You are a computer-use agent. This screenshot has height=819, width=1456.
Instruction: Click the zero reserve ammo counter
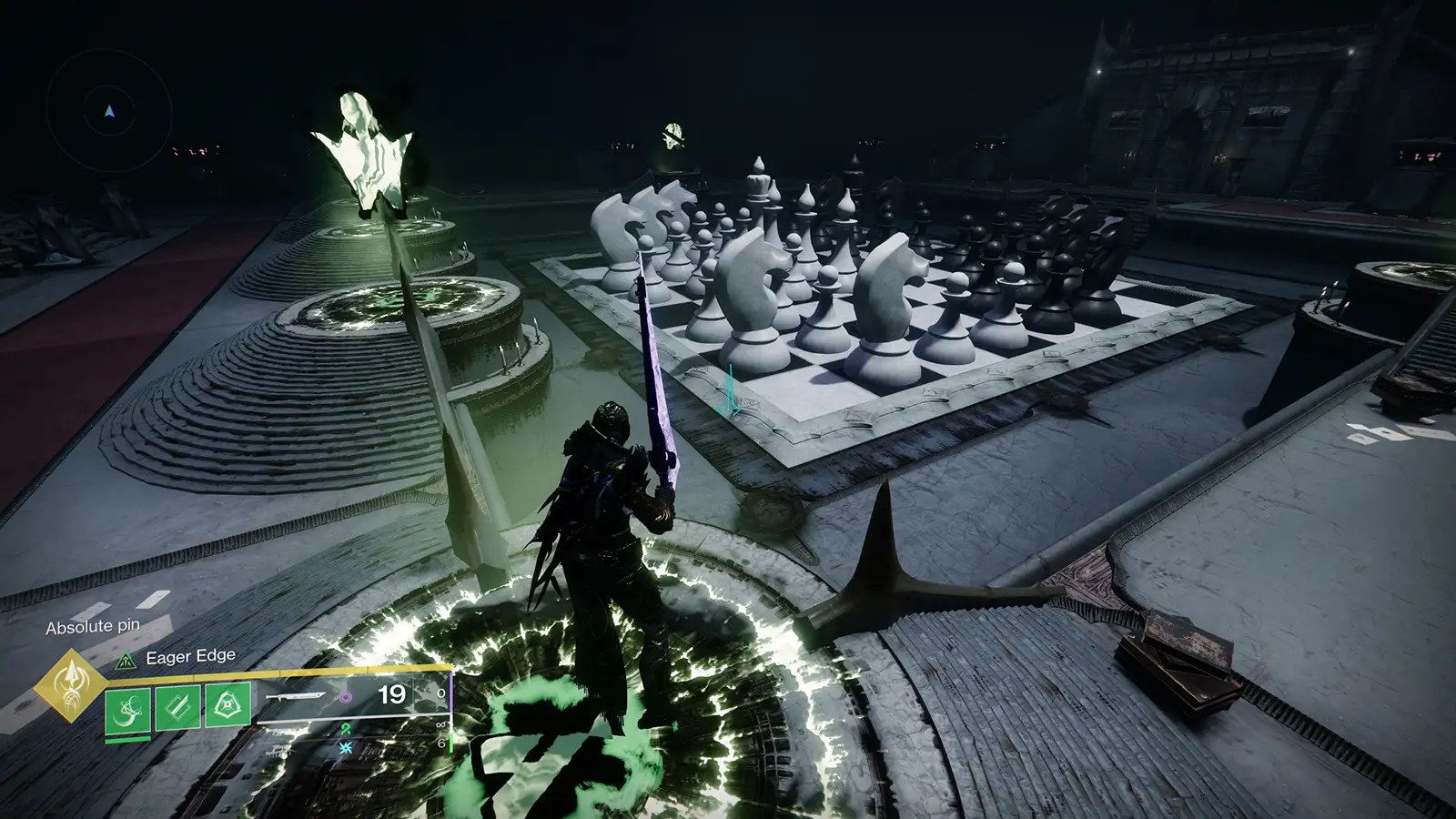[440, 694]
